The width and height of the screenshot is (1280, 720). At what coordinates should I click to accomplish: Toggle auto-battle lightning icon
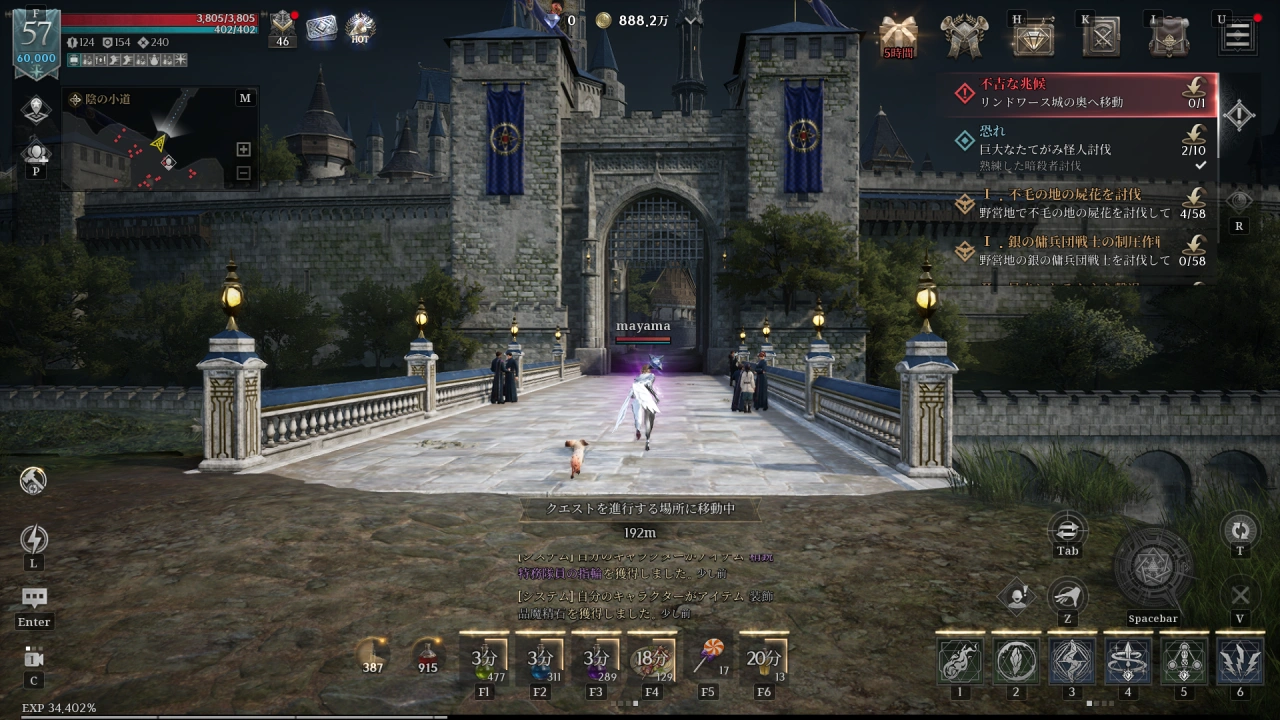(34, 540)
